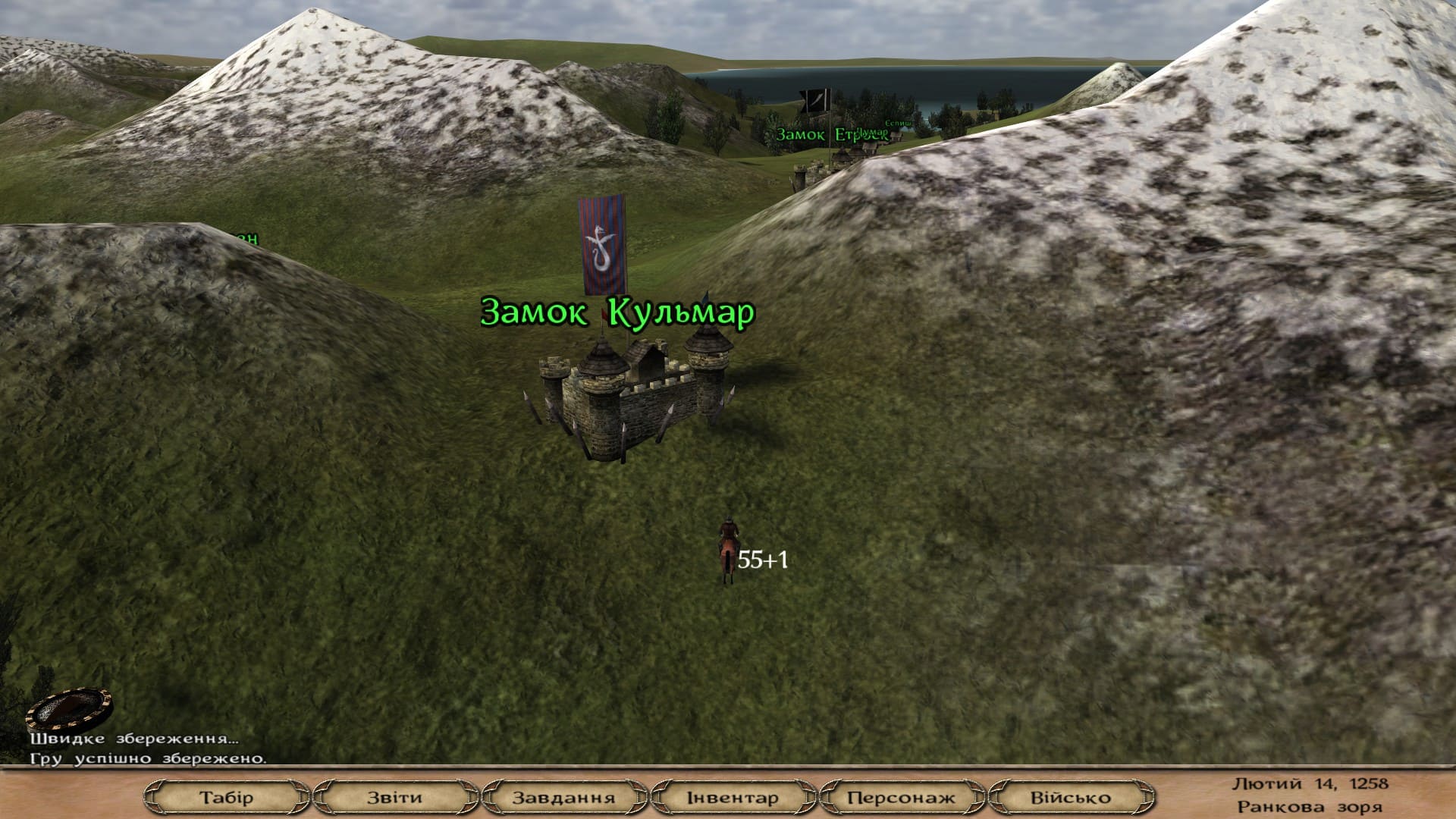Open the Персонаж sheet
Image resolution: width=1456 pixels, height=819 pixels.
pos(902,796)
